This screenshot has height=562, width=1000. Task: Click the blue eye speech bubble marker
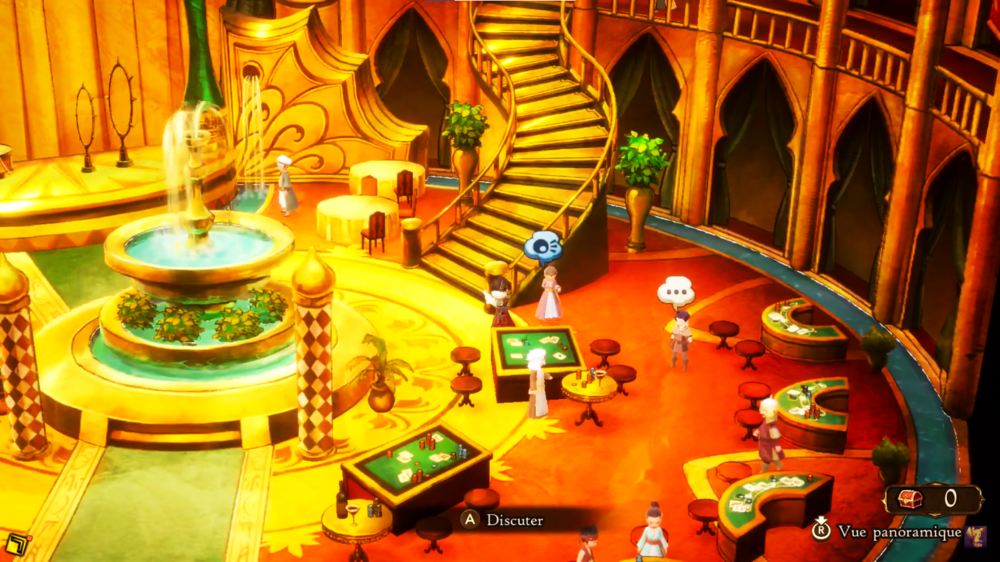point(543,246)
